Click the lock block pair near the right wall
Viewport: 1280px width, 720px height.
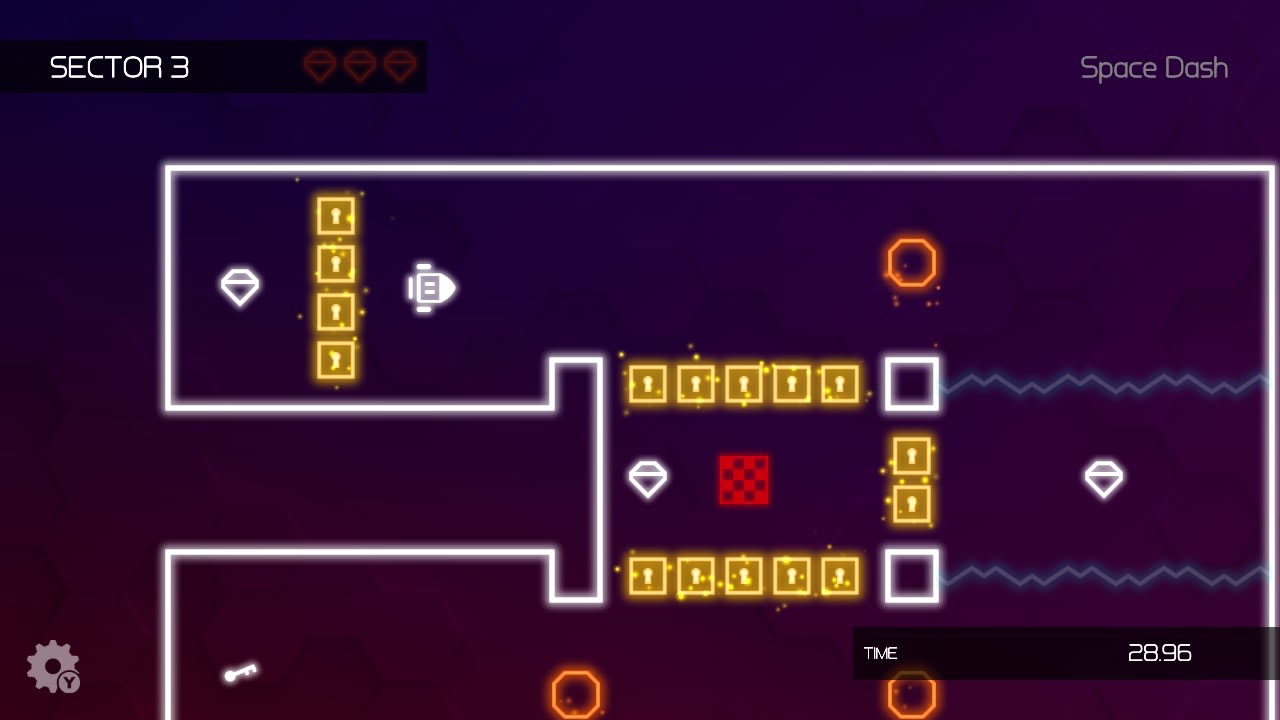tap(911, 480)
